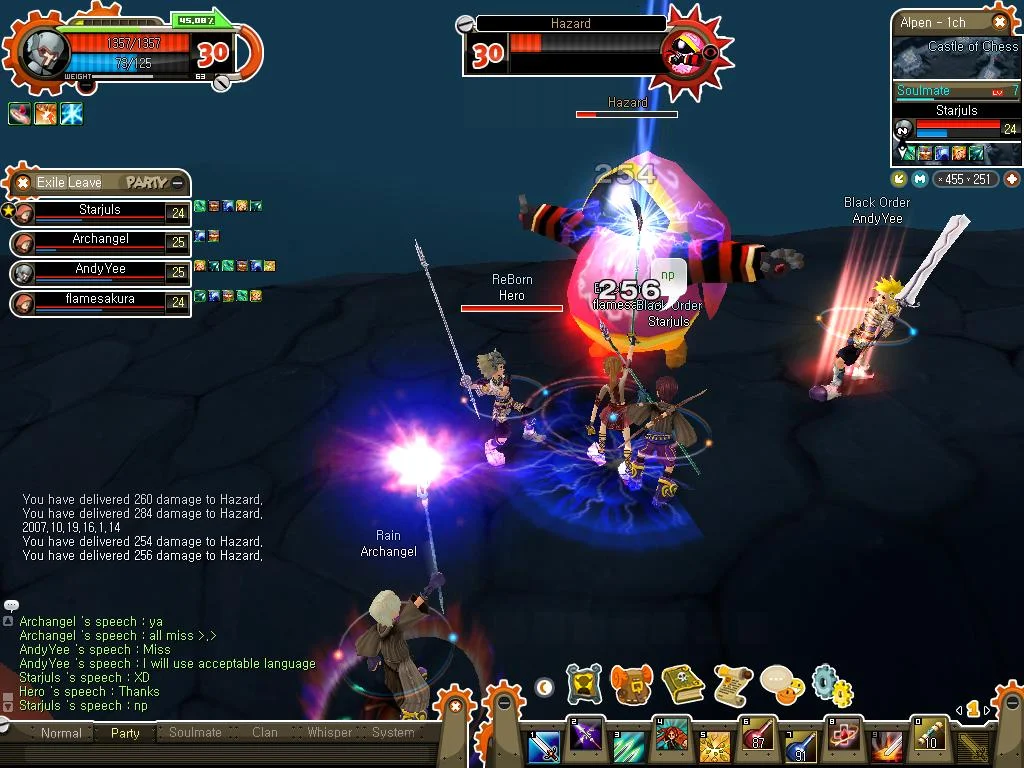
Task: Open the quest scroll icon
Action: tap(732, 685)
